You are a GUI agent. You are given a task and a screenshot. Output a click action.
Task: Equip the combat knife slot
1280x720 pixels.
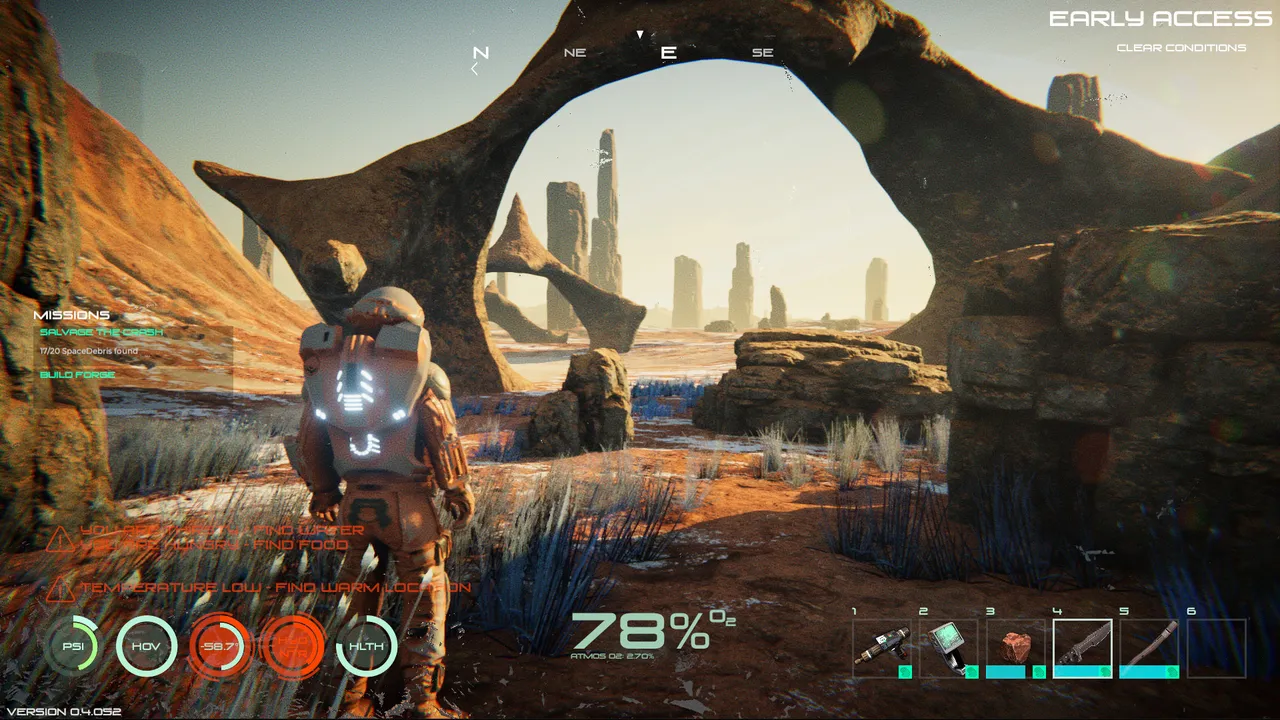[1082, 648]
